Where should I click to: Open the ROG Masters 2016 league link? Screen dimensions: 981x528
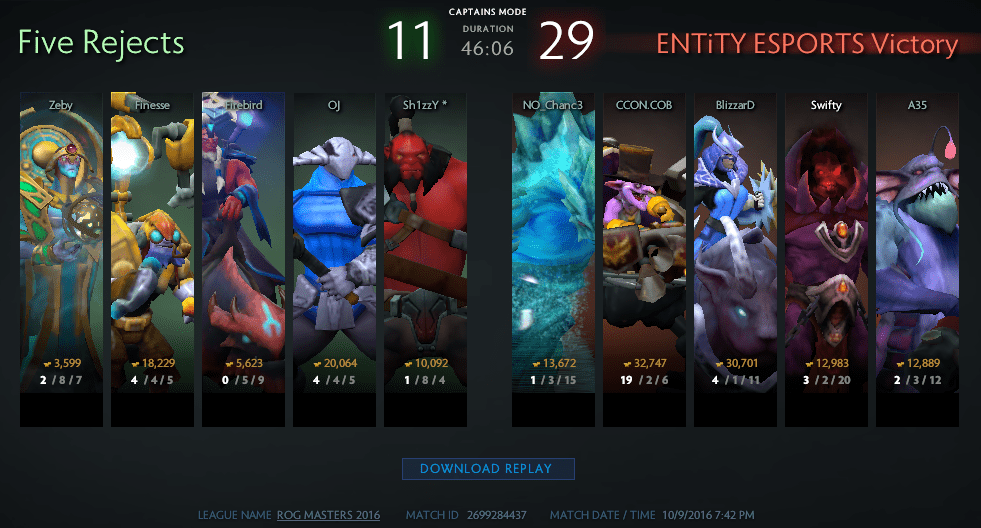(328, 515)
